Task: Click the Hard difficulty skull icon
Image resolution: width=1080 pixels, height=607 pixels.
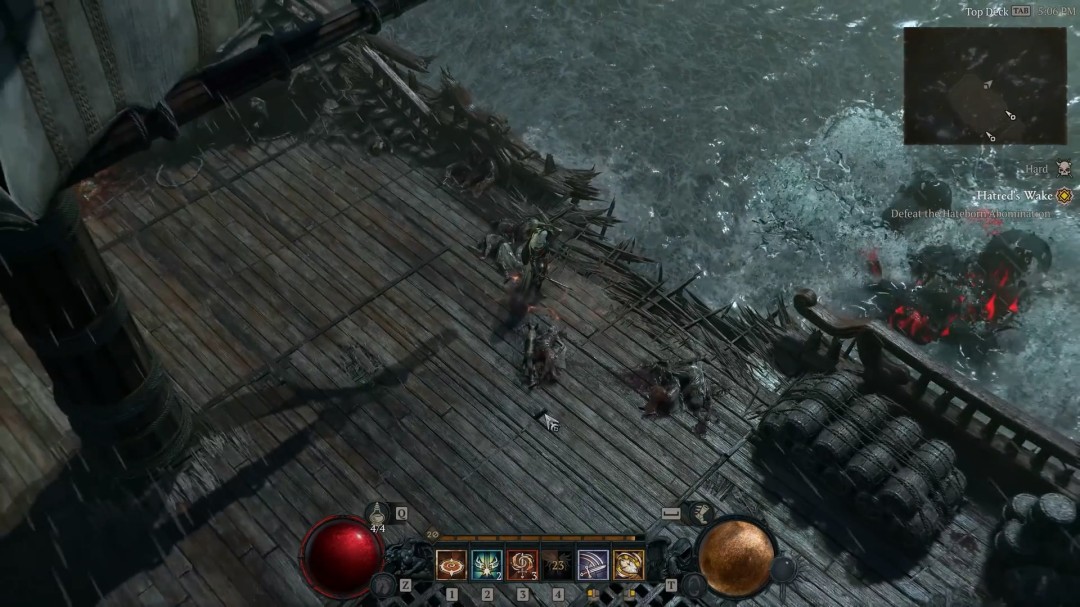Action: [1063, 170]
